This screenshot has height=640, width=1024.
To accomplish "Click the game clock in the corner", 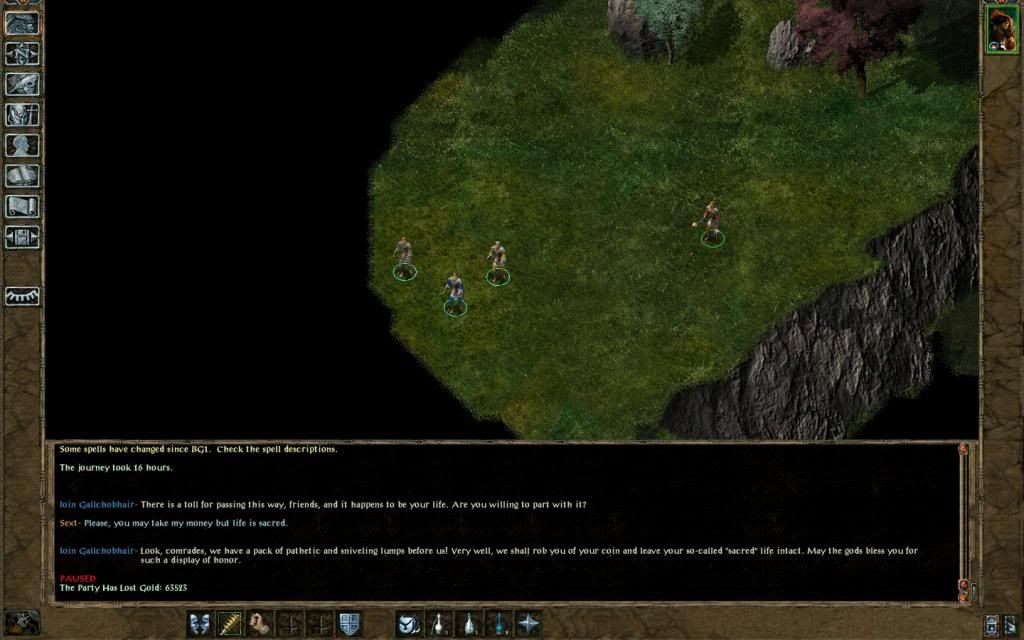I will tap(21, 622).
